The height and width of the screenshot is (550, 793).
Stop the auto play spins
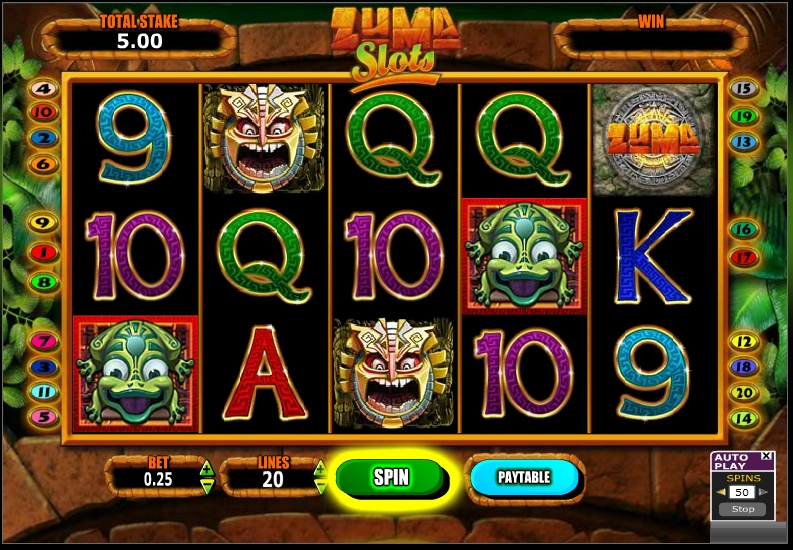742,509
